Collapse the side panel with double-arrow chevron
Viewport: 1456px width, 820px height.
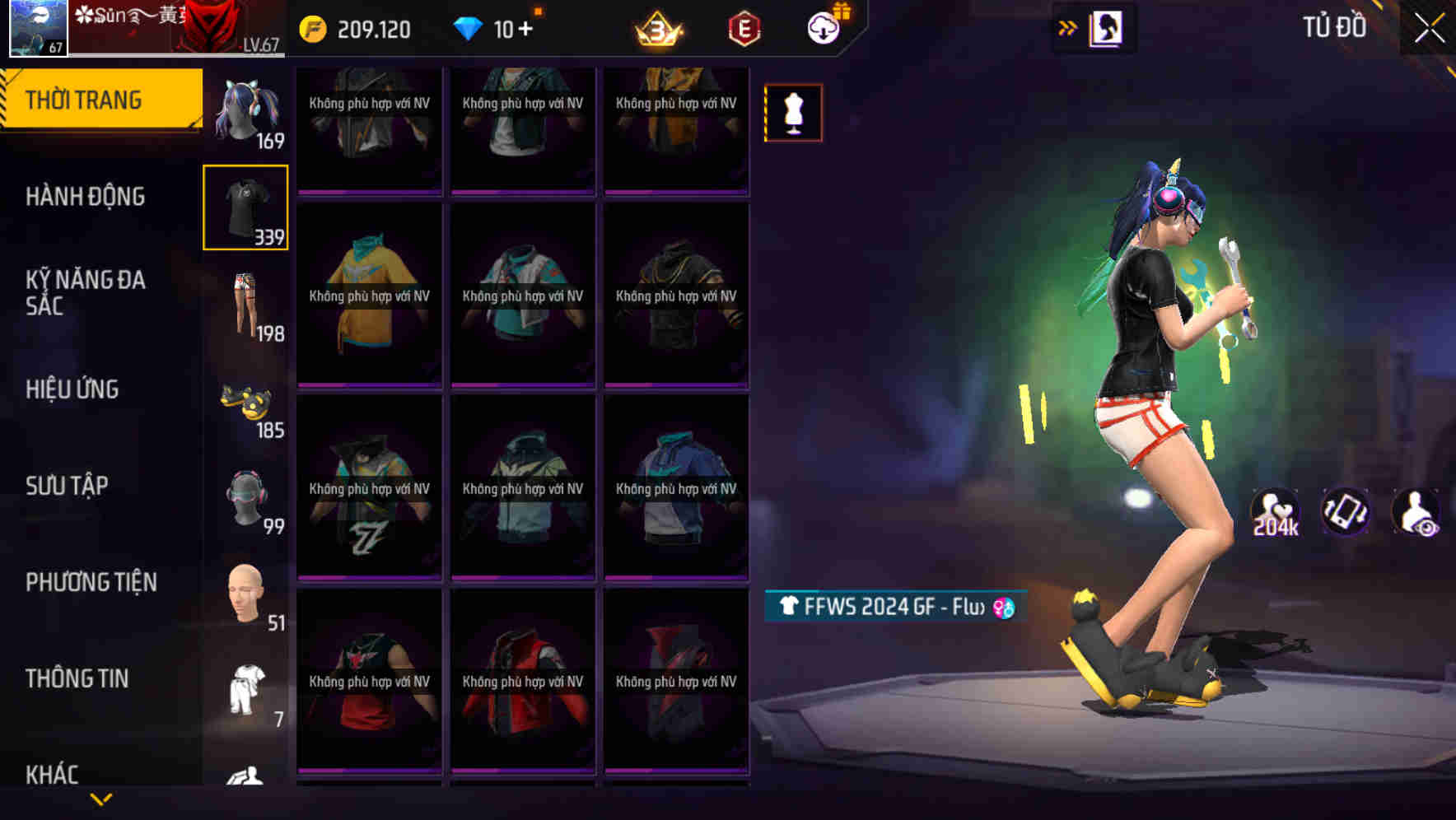[x=1066, y=27]
